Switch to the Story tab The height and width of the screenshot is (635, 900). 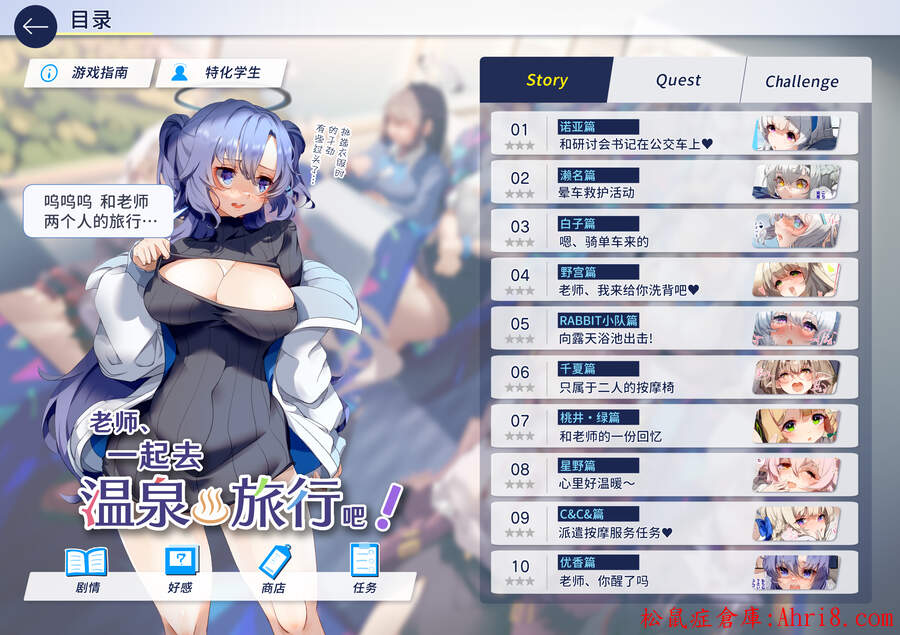point(546,81)
